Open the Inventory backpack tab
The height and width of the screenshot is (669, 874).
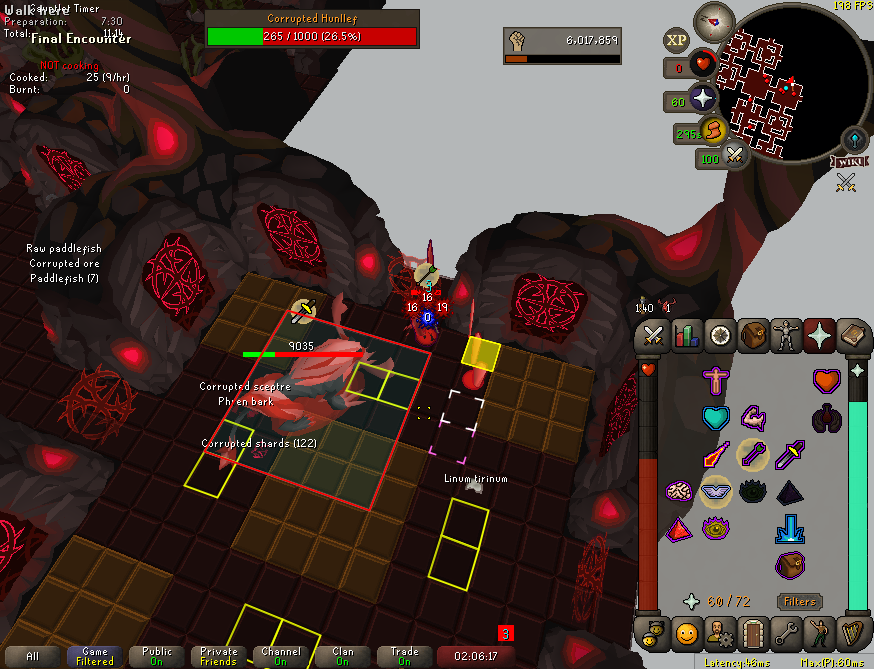coord(752,335)
